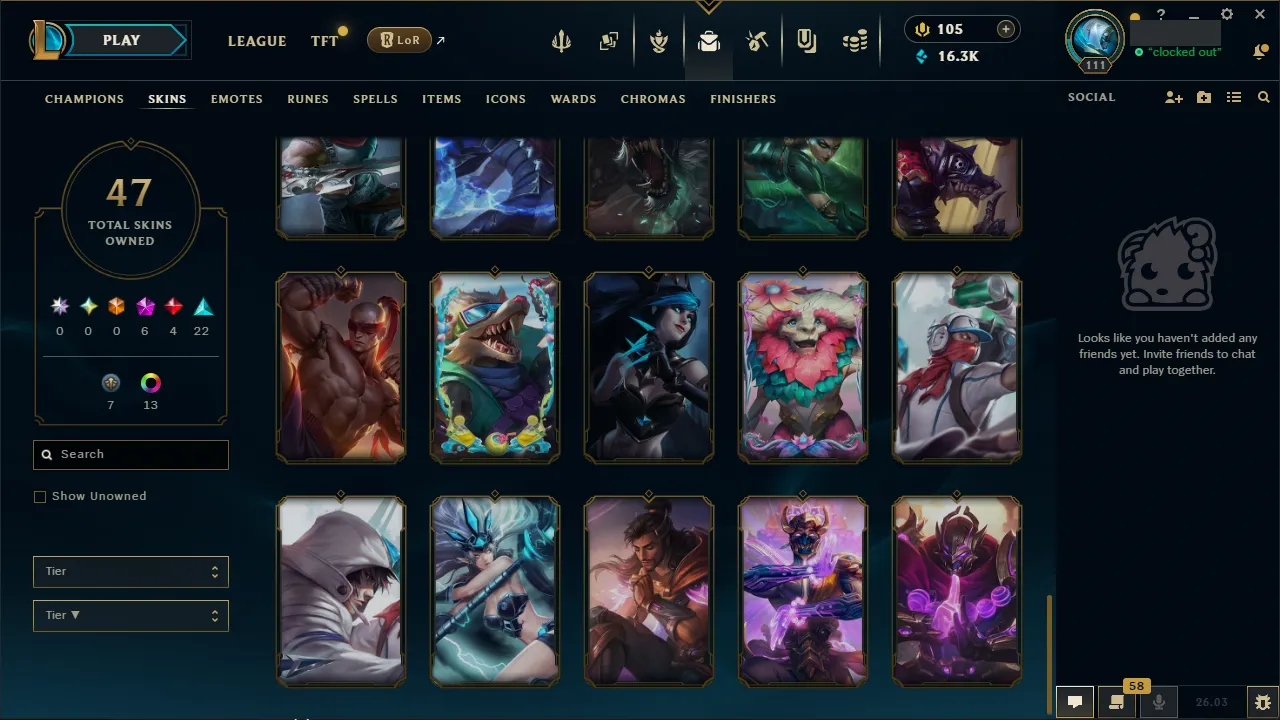Open LoR via its external link
Image resolution: width=1280 pixels, height=720 pixels.
point(399,40)
